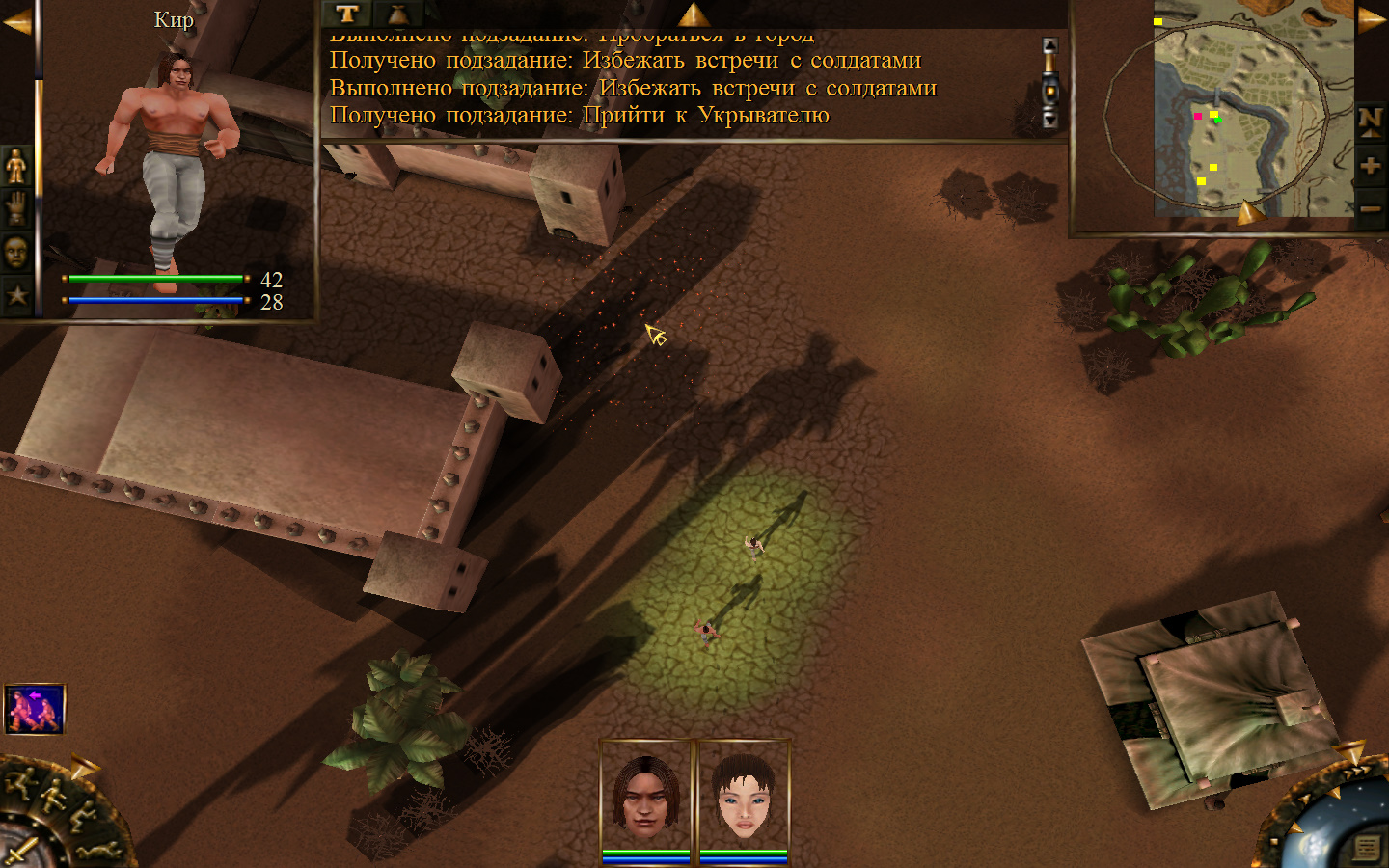Click the star icon on left panel
This screenshot has height=868, width=1389.
click(16, 294)
